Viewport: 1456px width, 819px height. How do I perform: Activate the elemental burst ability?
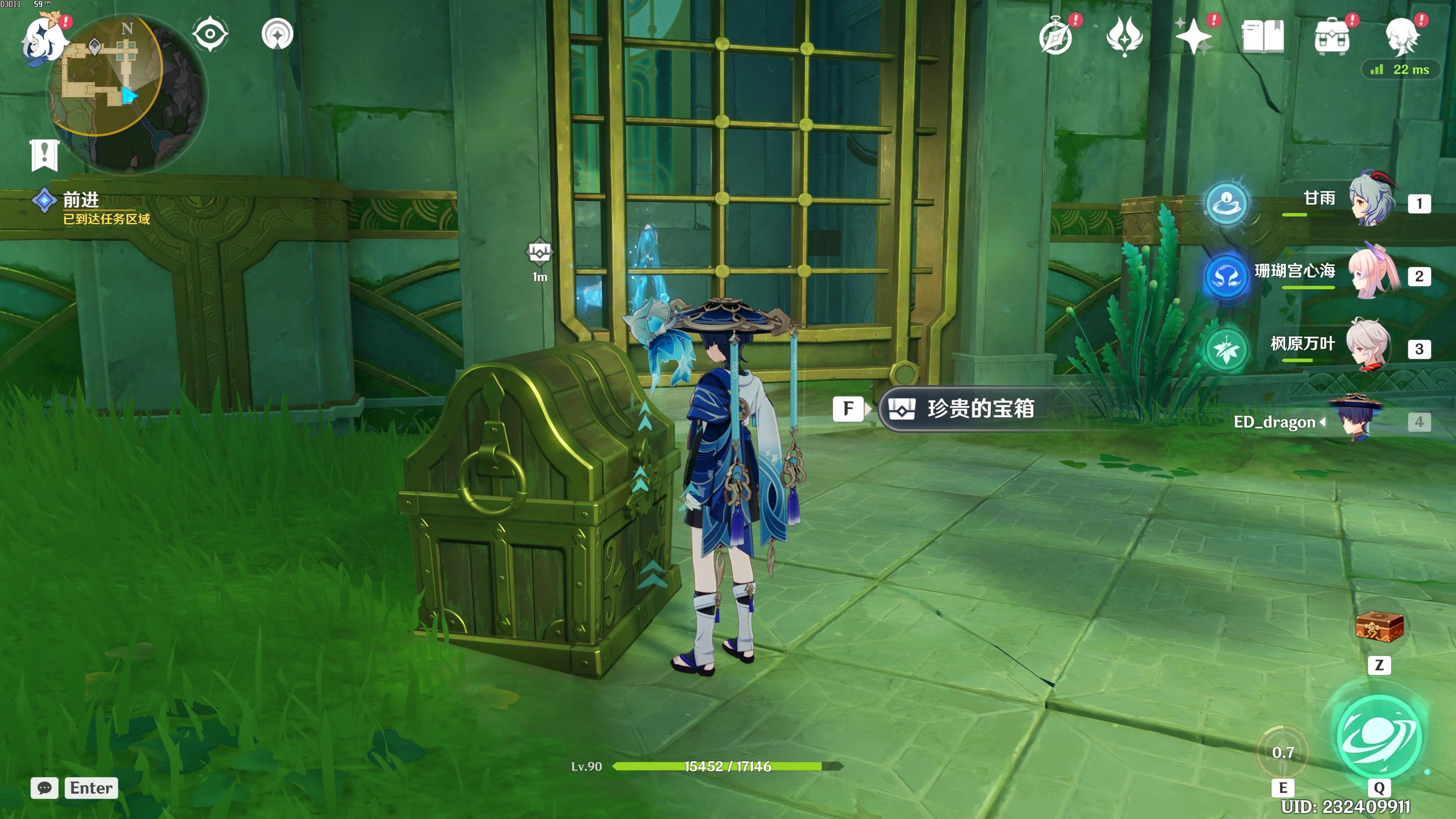point(1379,735)
